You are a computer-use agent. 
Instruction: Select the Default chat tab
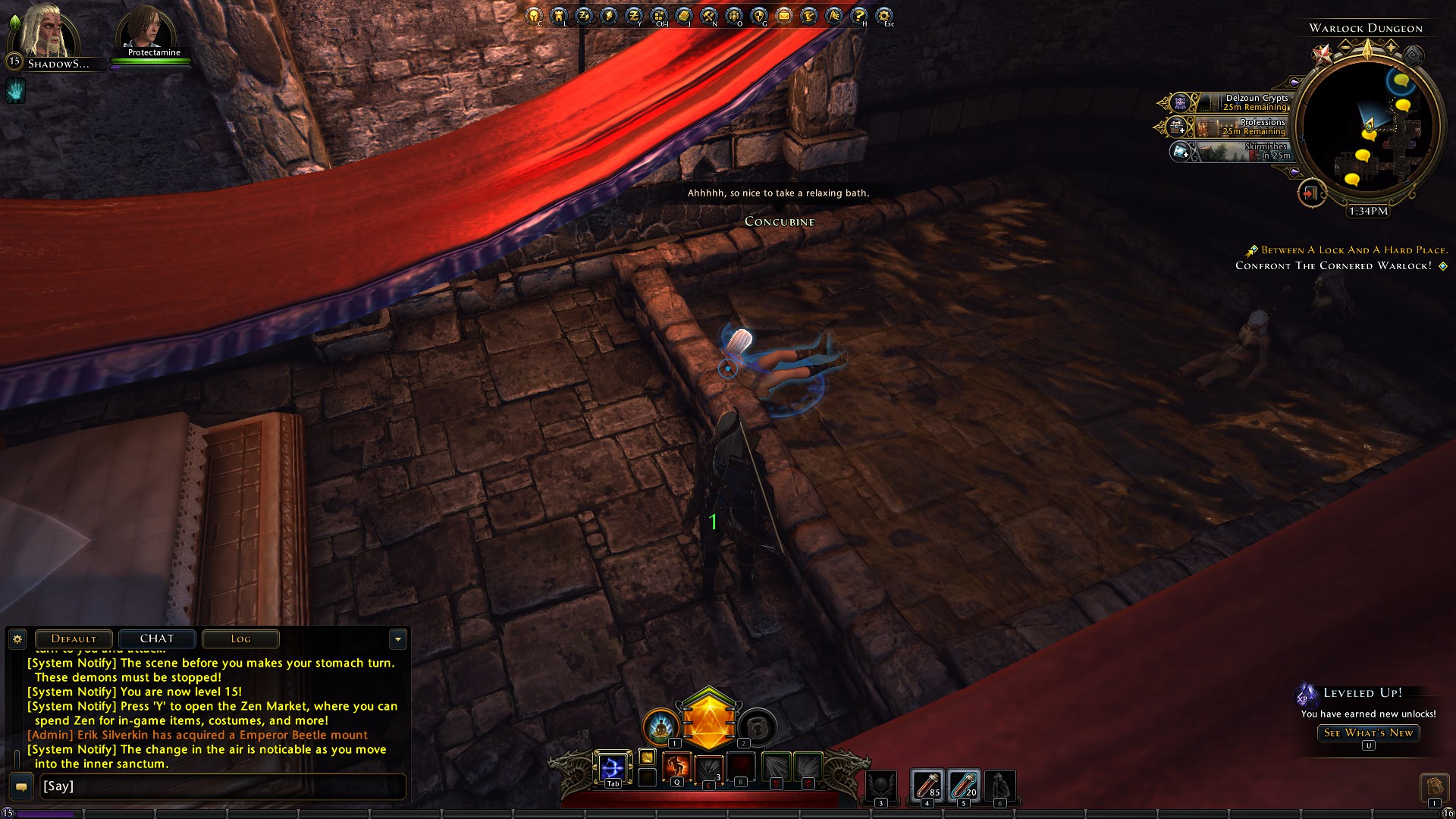click(74, 639)
